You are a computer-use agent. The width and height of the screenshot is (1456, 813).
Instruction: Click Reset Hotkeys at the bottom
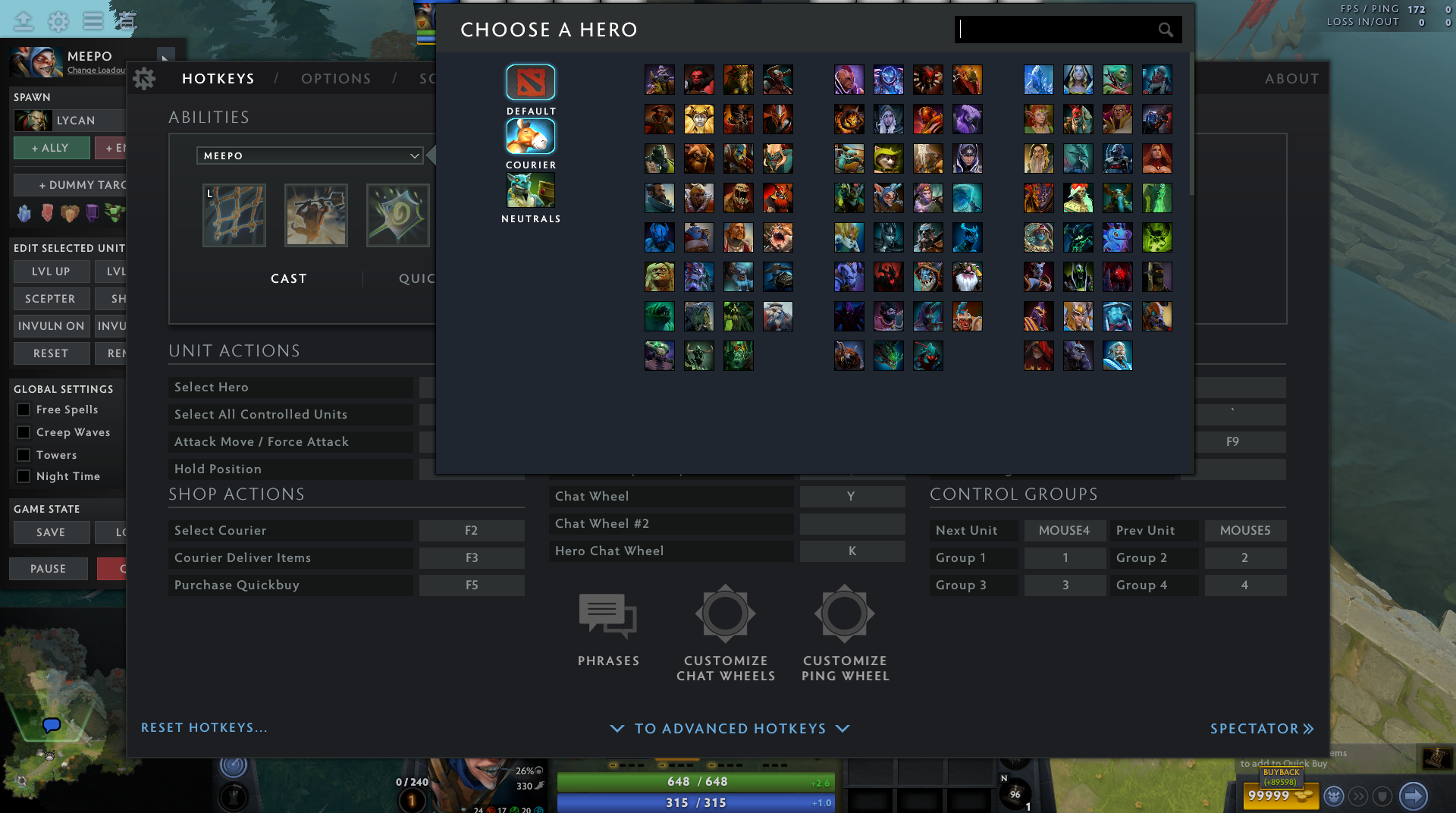[x=203, y=727]
